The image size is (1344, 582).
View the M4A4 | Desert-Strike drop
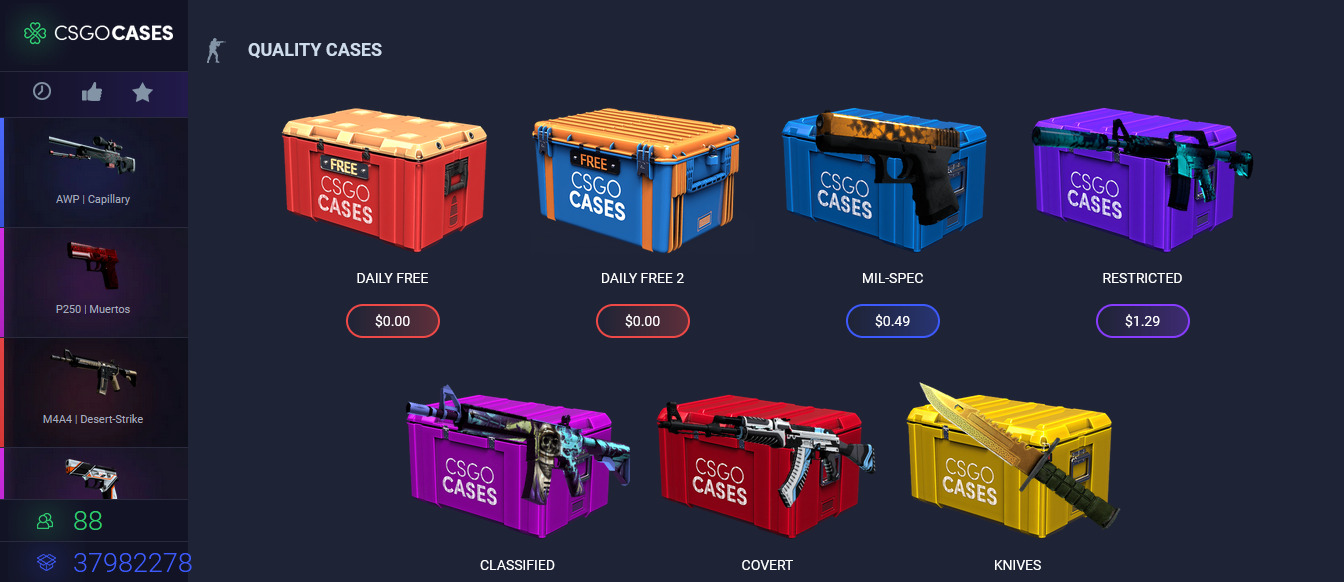(93, 390)
